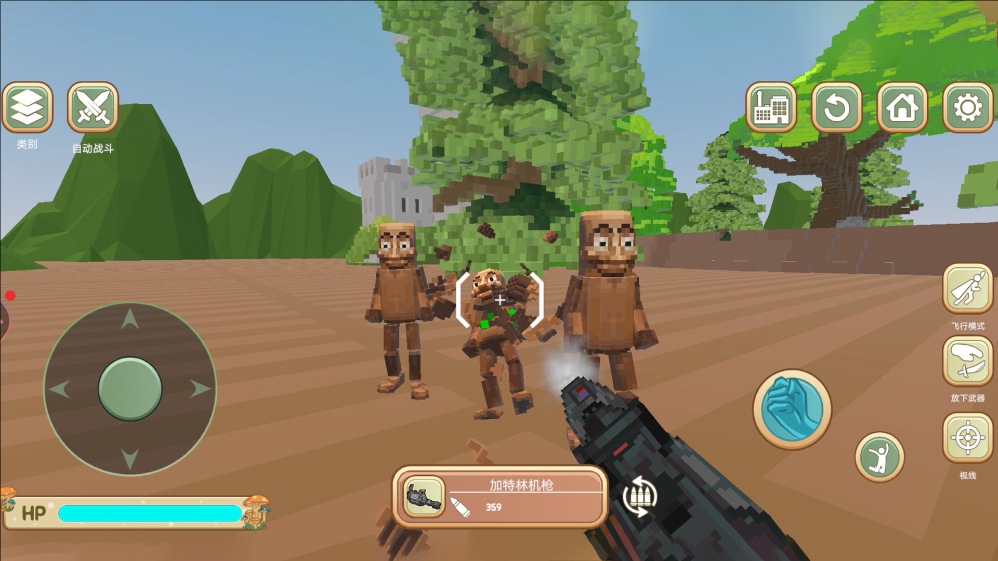Click the circular reset arrow button

click(x=837, y=107)
